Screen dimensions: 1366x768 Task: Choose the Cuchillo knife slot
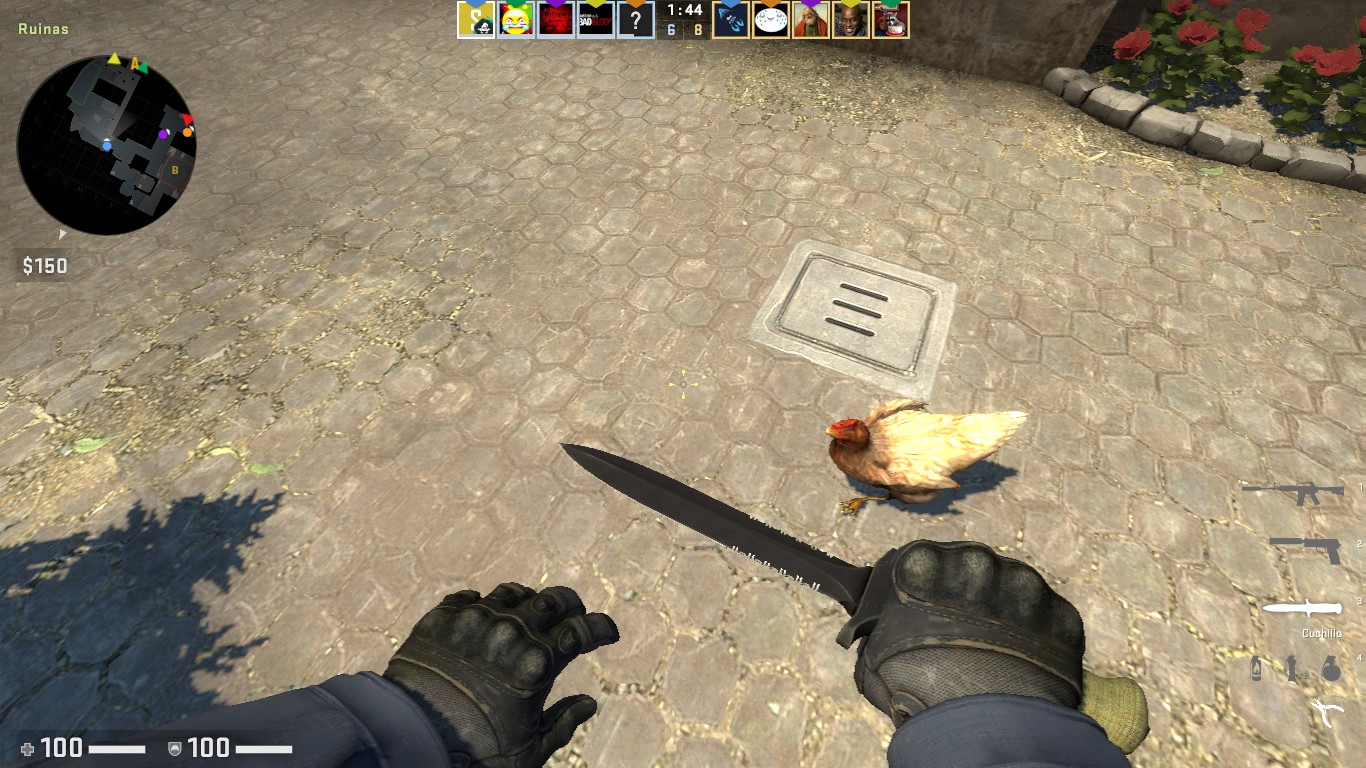1301,608
